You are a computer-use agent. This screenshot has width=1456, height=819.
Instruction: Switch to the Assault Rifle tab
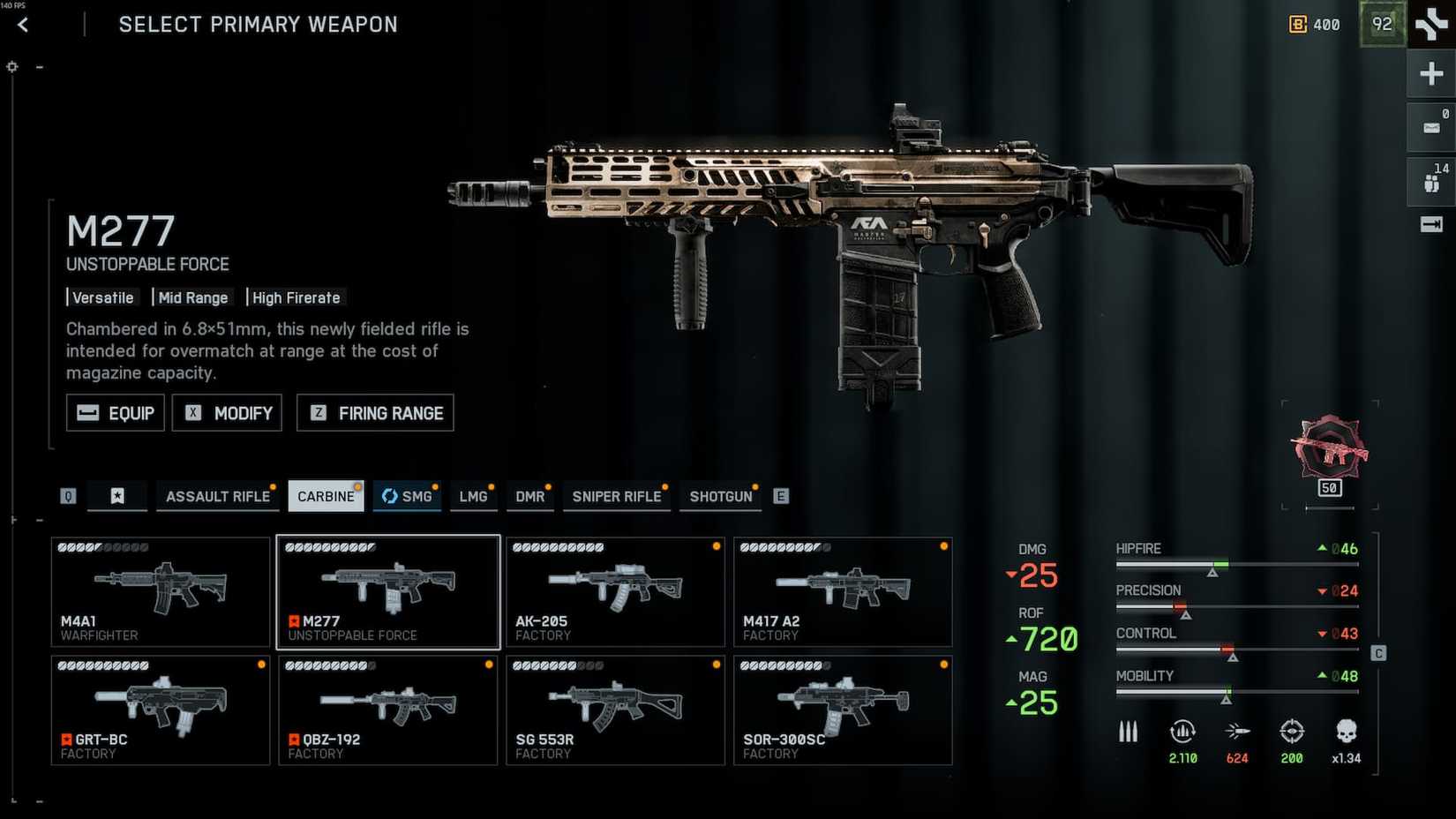click(x=217, y=496)
